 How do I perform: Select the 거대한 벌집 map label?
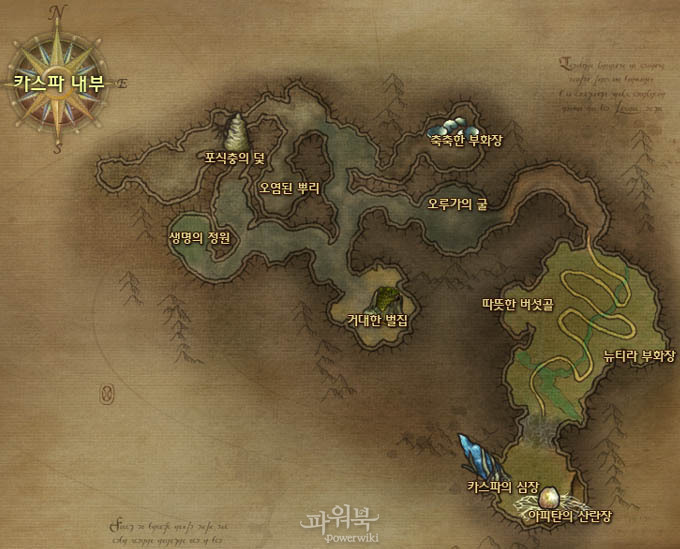point(371,320)
